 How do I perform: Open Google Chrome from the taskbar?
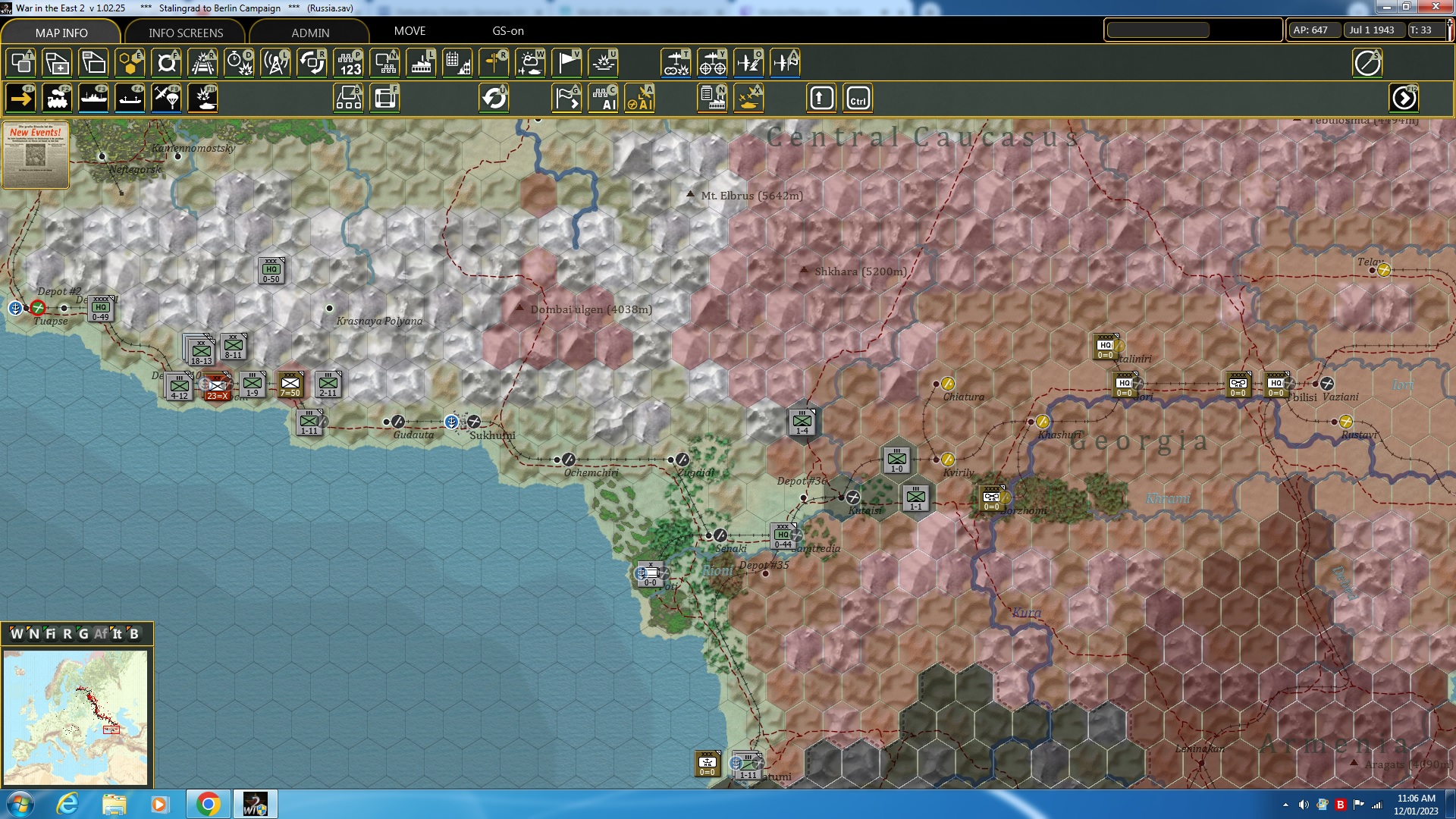pyautogui.click(x=209, y=803)
